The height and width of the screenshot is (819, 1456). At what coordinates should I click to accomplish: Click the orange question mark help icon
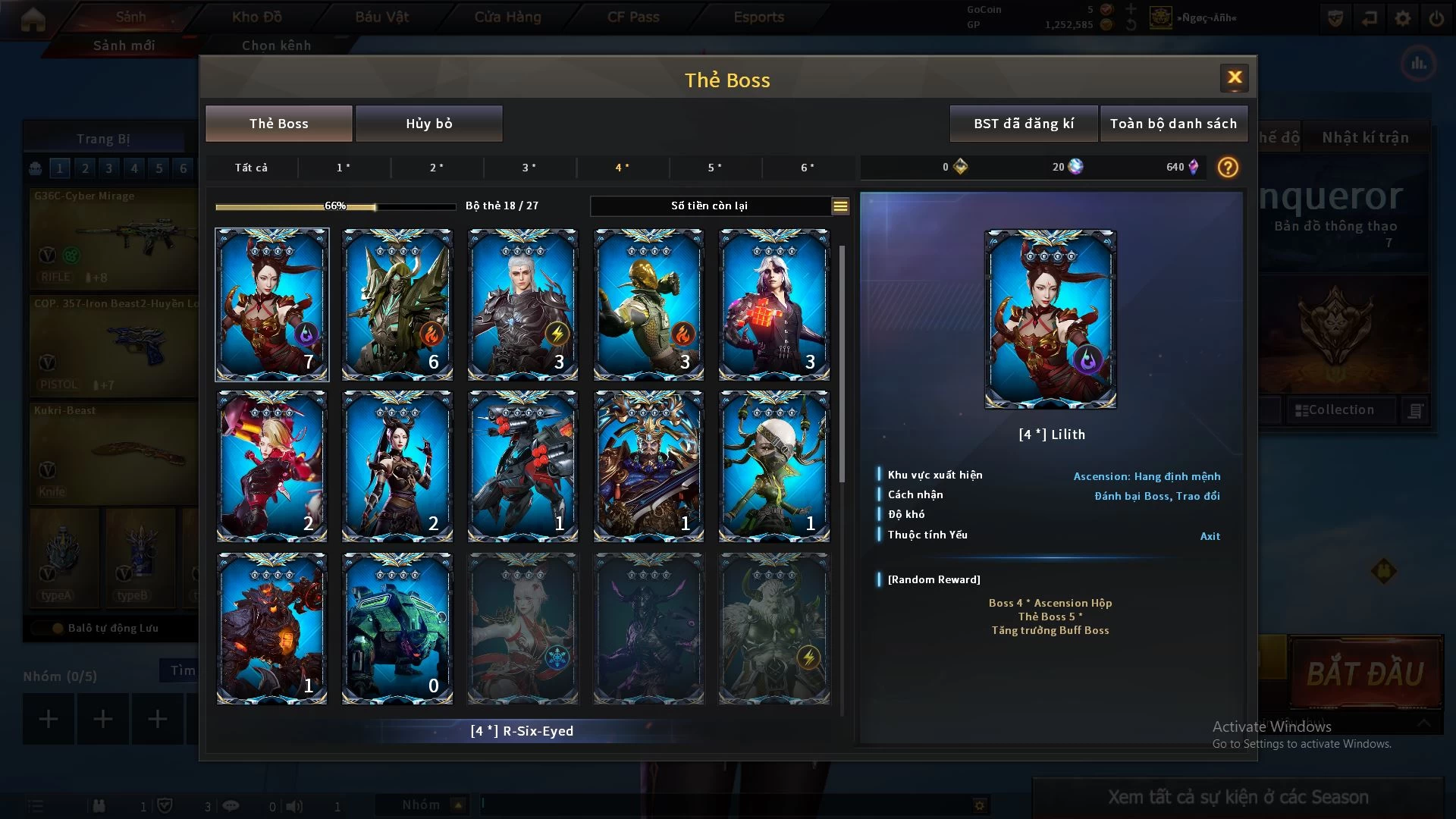click(x=1228, y=168)
